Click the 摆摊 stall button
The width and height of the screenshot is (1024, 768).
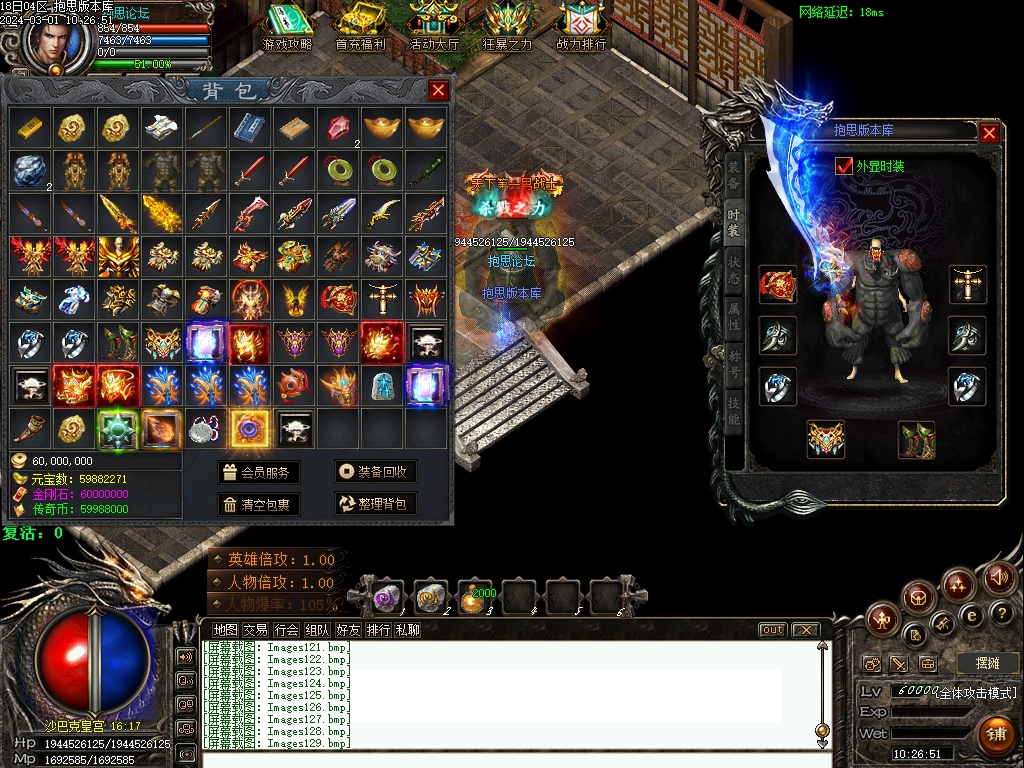[987, 663]
